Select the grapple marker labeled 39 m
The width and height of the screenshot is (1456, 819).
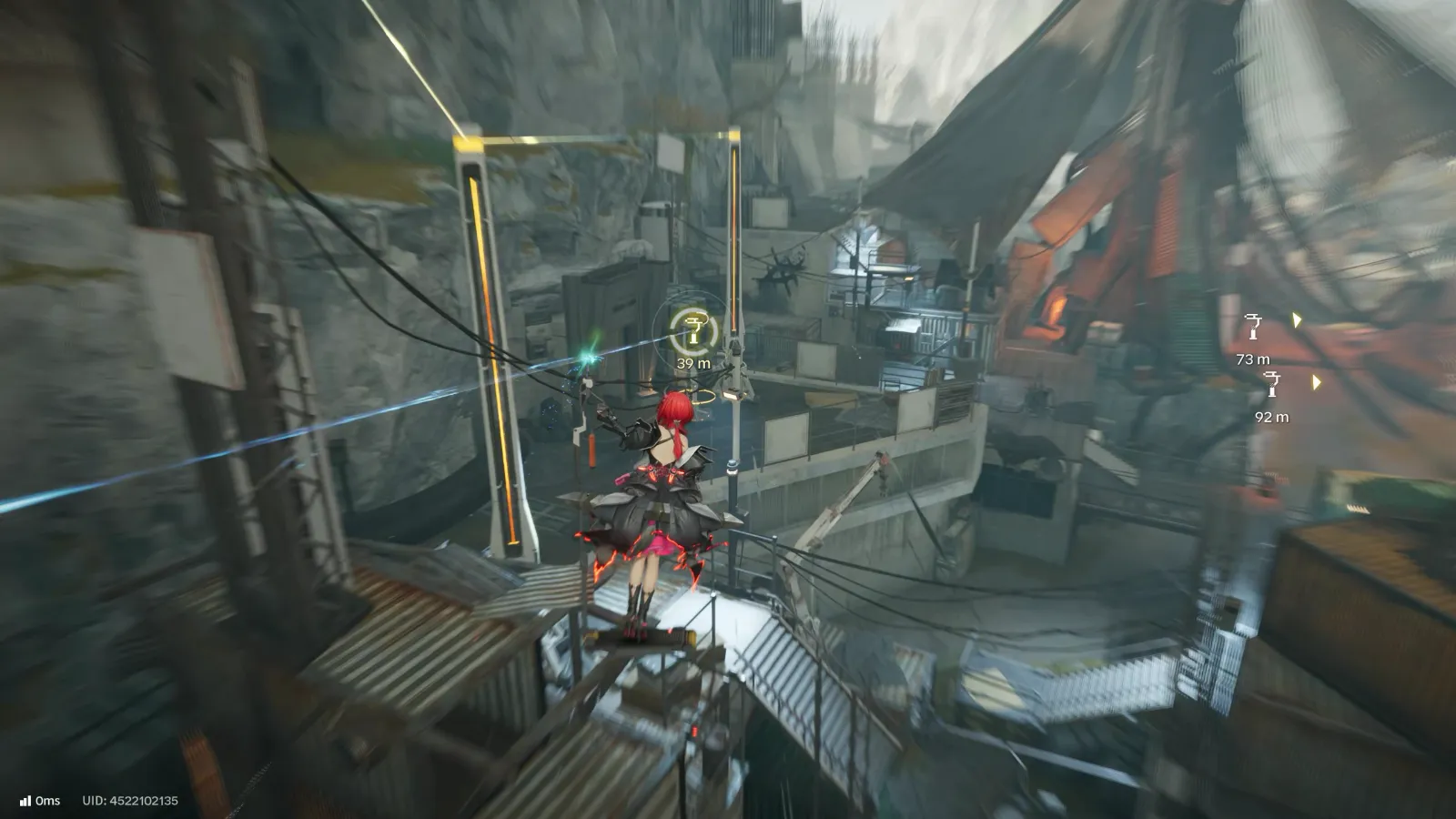[694, 330]
